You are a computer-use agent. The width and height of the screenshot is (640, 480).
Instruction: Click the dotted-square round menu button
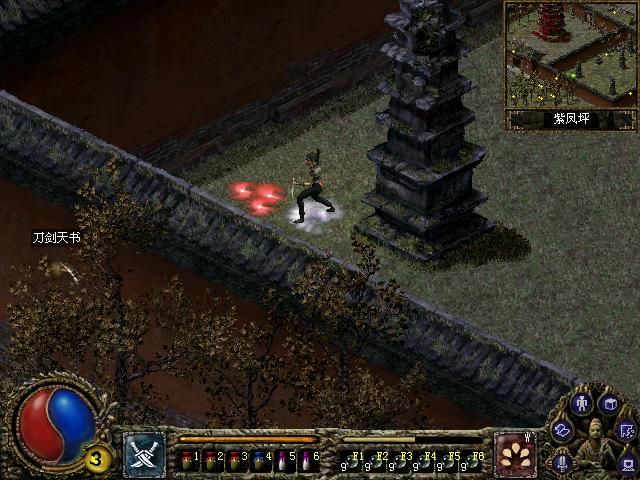627,431
